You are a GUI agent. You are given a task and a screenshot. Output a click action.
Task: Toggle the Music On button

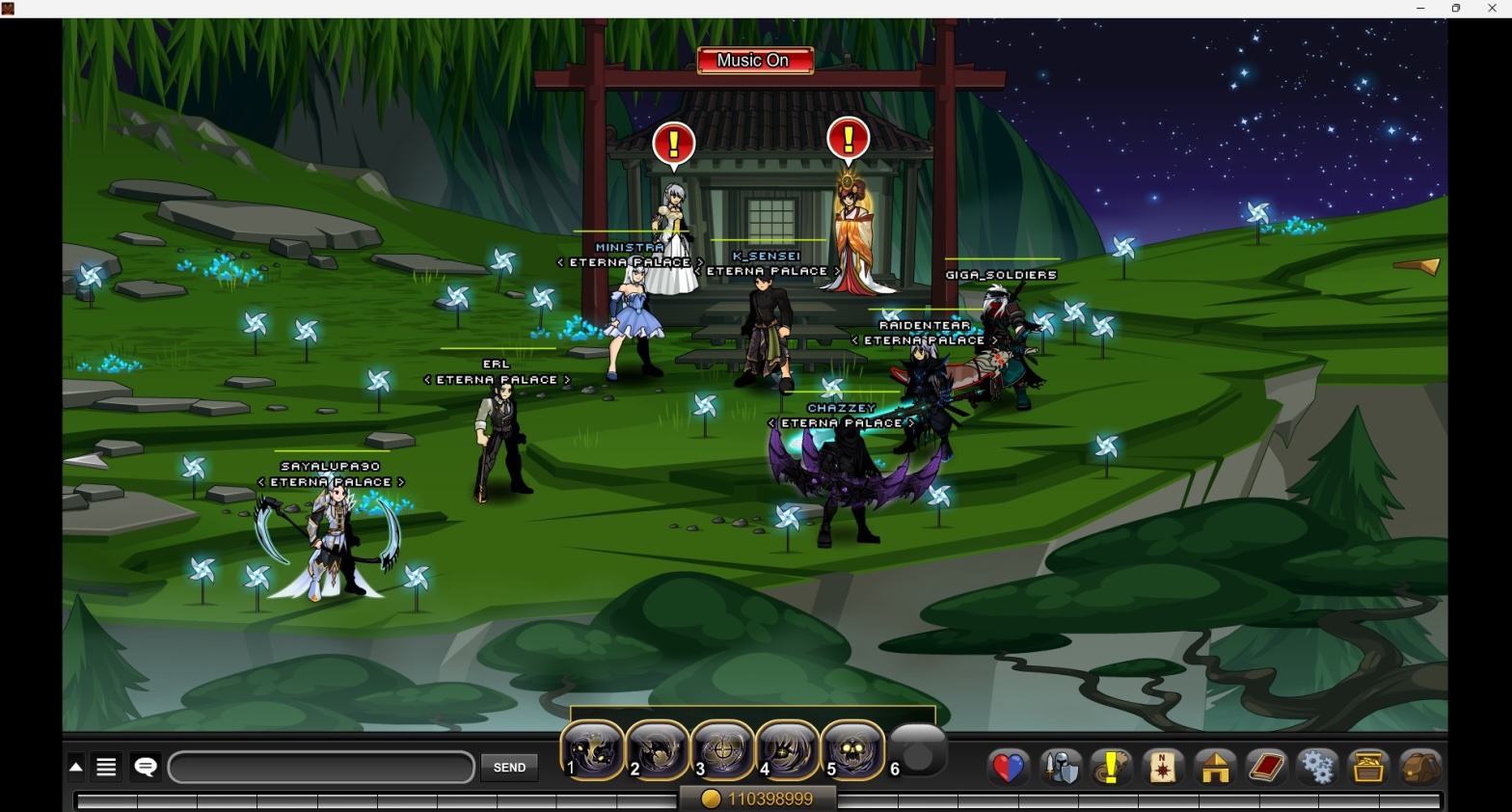[754, 61]
